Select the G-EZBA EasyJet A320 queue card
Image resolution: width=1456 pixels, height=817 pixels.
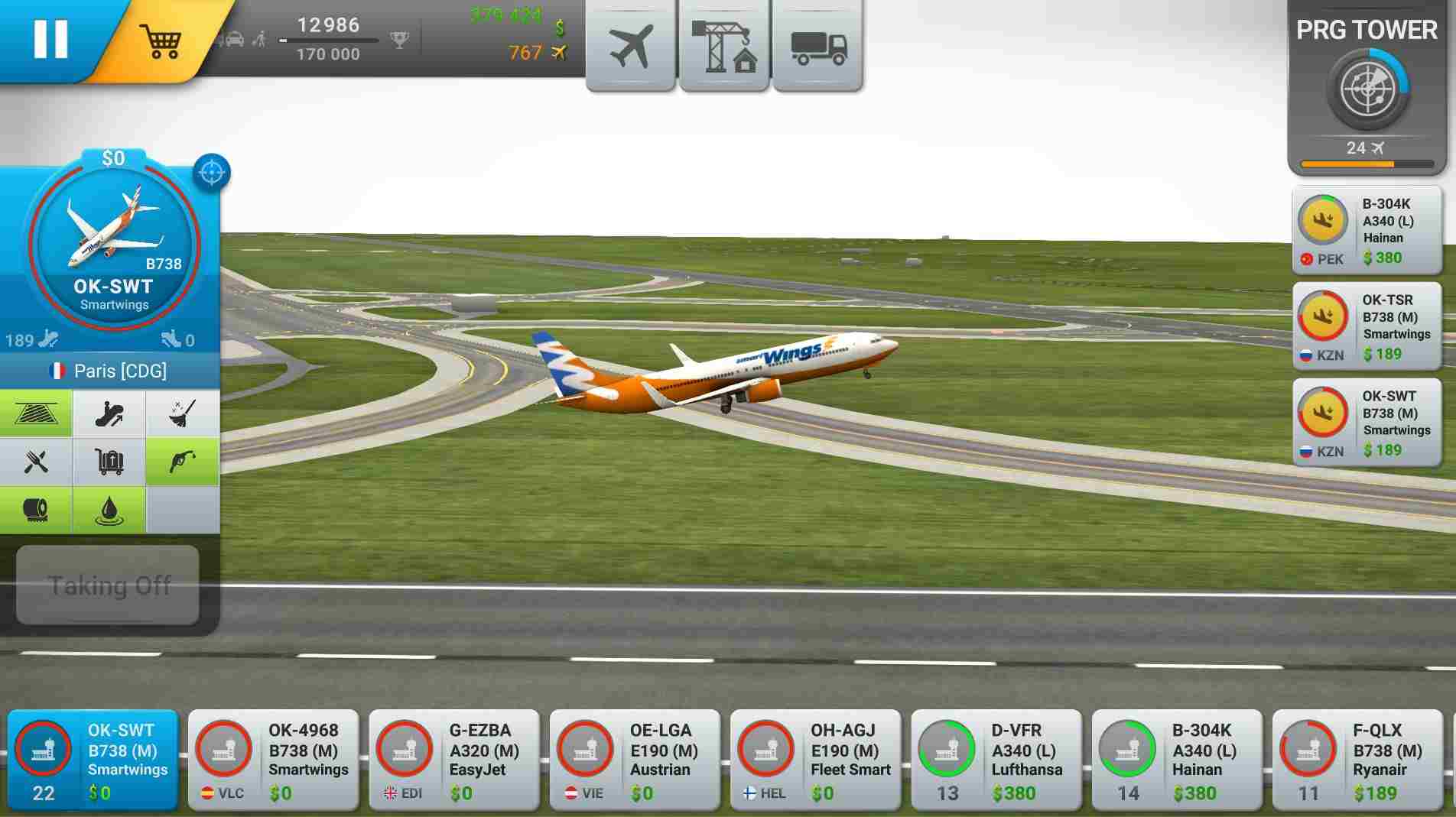pos(453,760)
